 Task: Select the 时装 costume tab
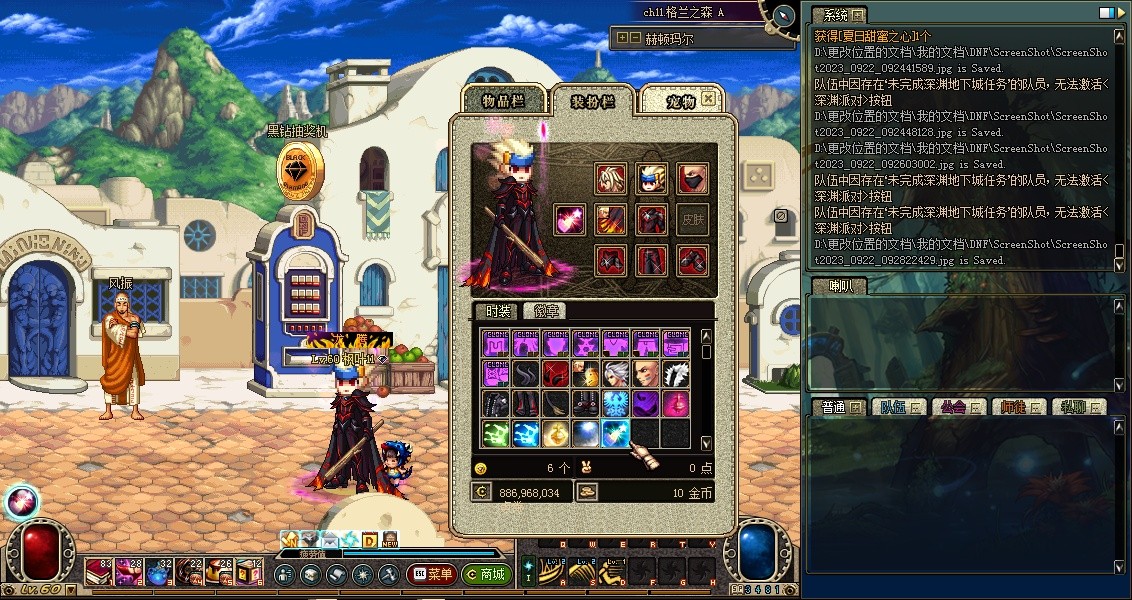pos(493,312)
